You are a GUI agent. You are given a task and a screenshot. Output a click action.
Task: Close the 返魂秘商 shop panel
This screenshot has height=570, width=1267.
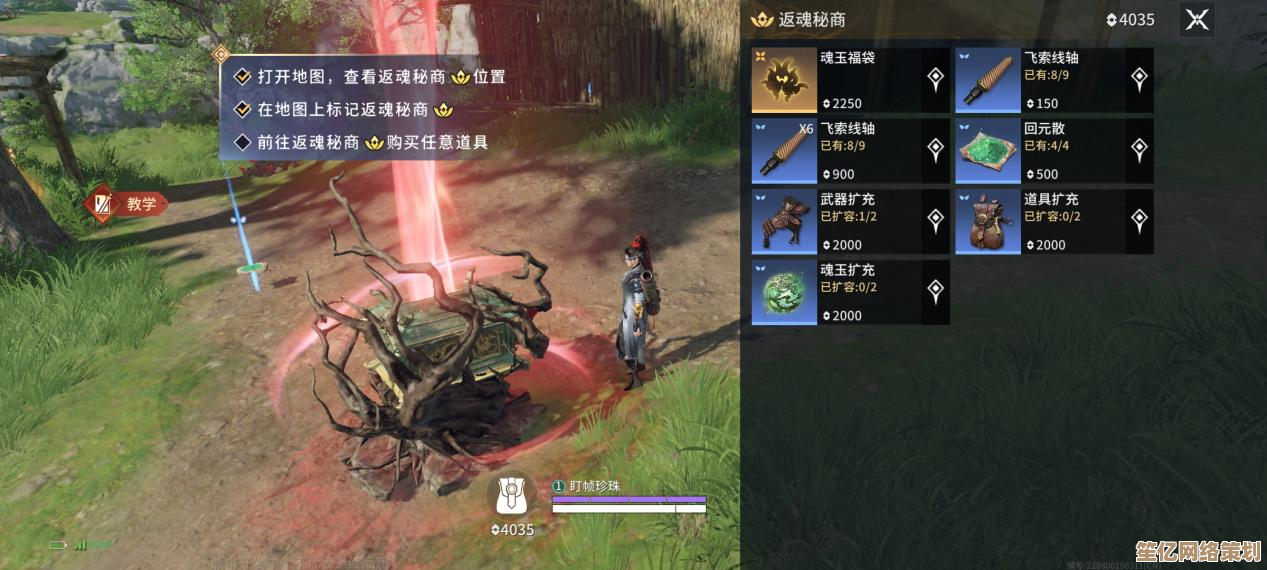[1197, 20]
